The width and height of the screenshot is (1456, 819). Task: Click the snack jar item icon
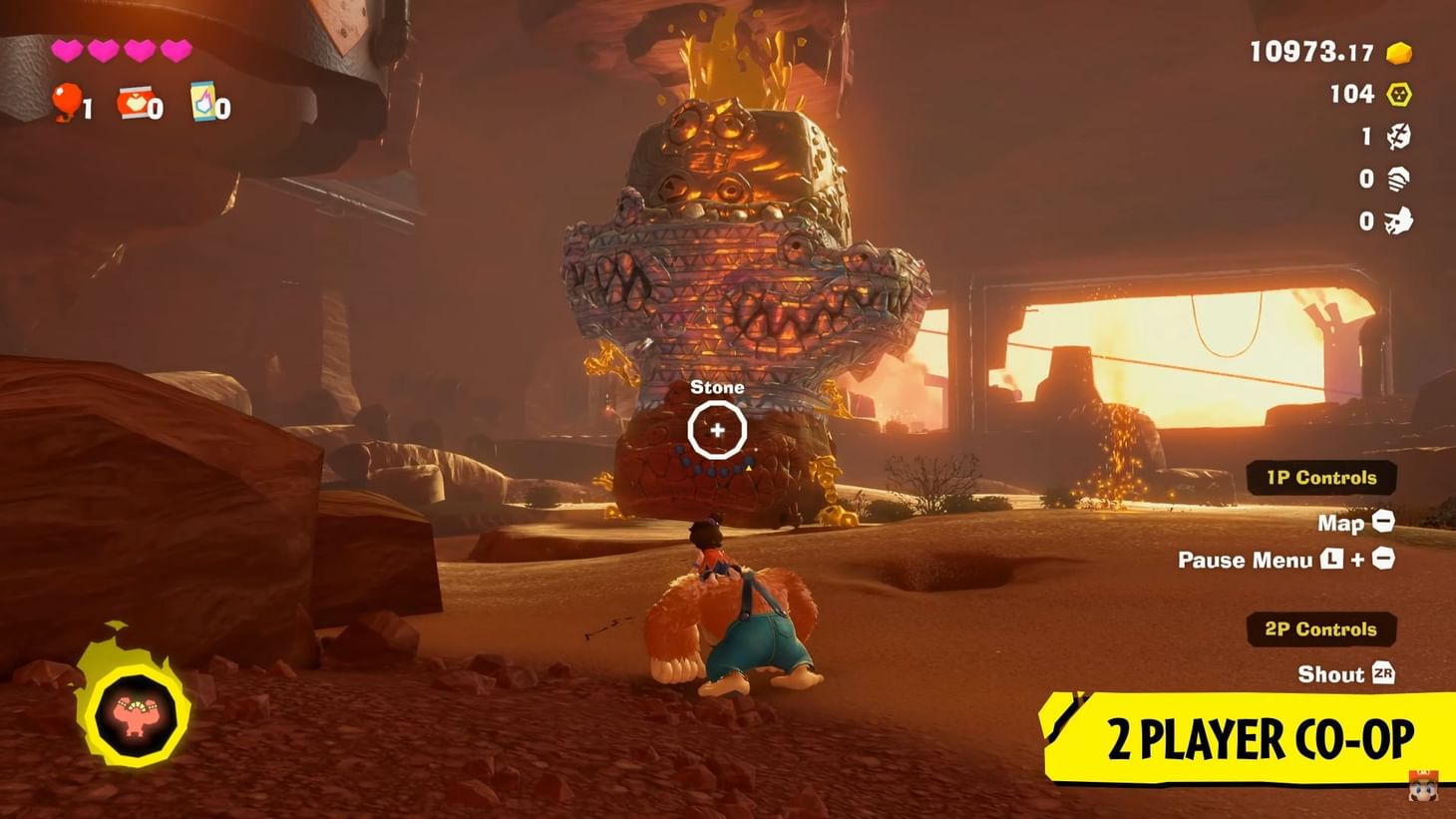click(135, 102)
